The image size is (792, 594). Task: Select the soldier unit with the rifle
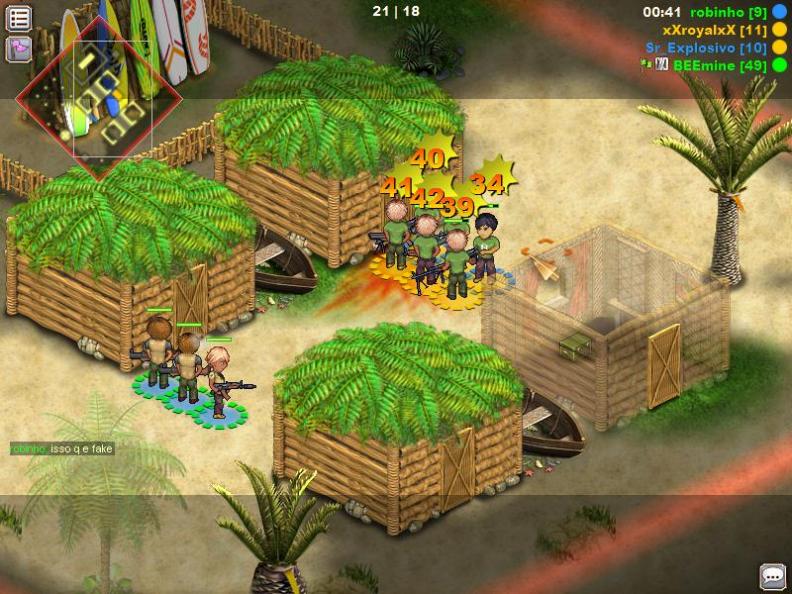pos(220,380)
